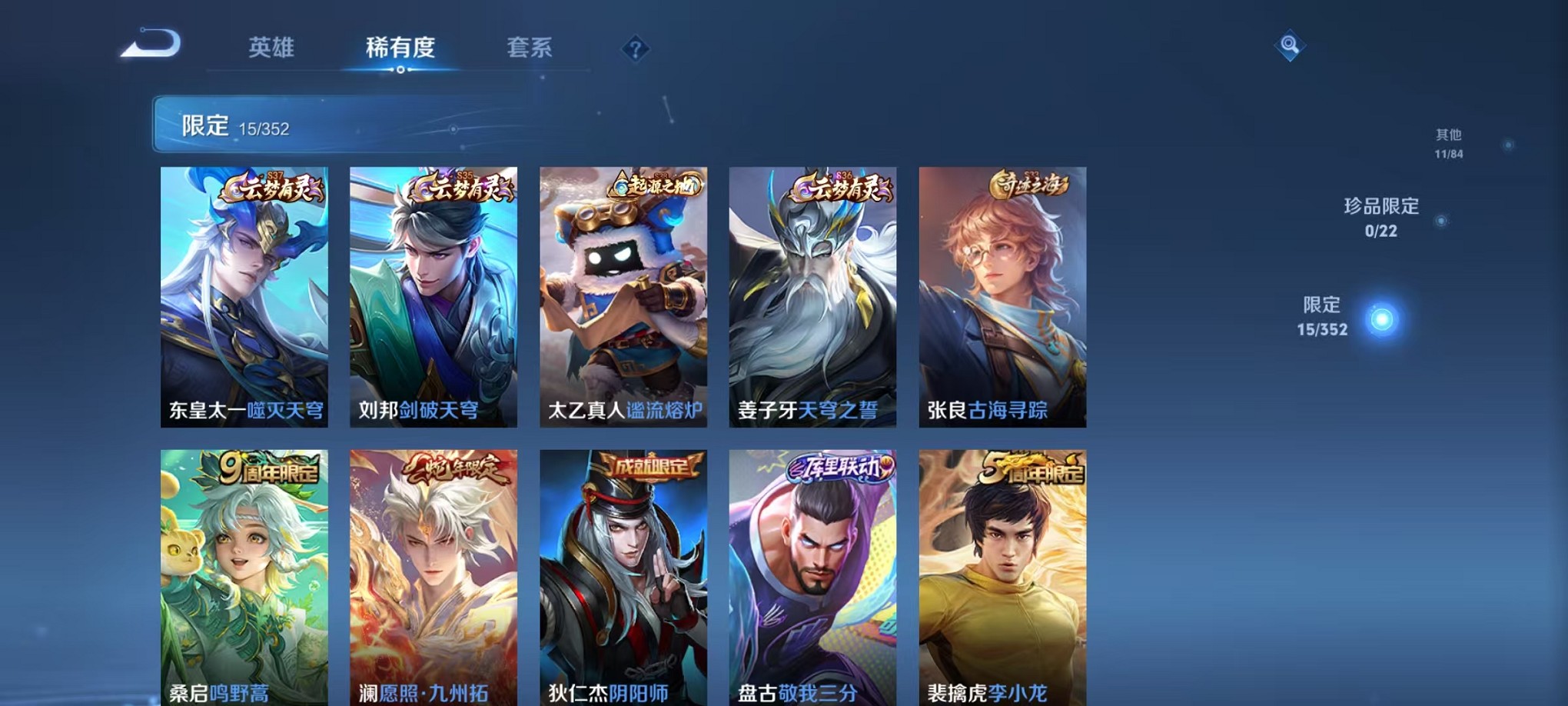Viewport: 1568px width, 706px height.
Task: Switch to the 套系 tab
Action: pos(532,48)
